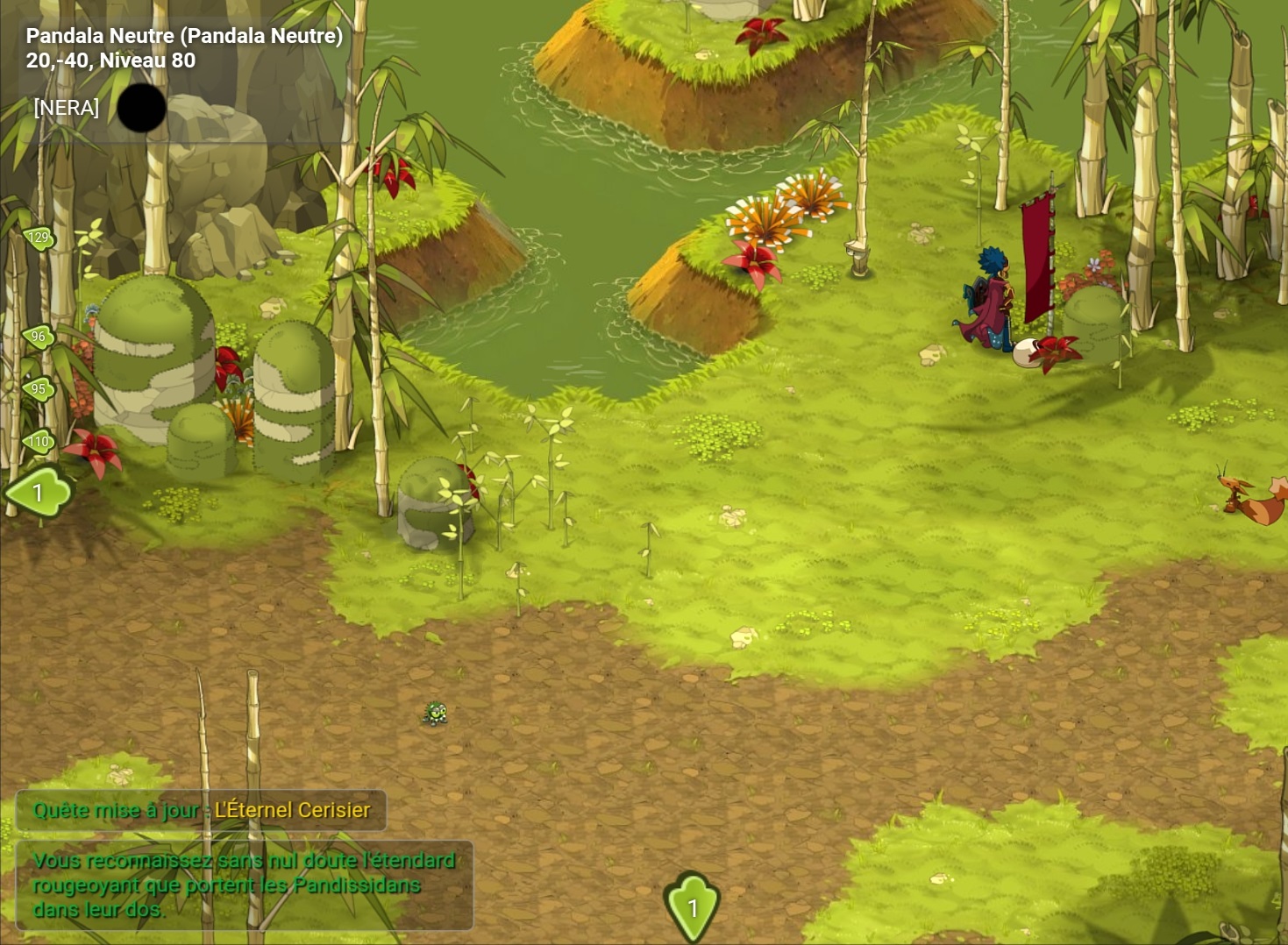
Task: Choose the leaf marker numbered 95
Action: click(39, 389)
